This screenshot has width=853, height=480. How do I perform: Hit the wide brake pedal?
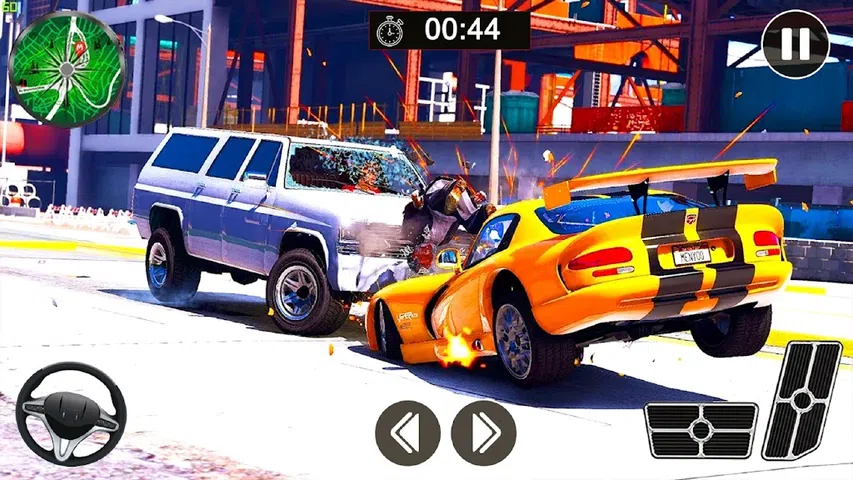tap(700, 430)
